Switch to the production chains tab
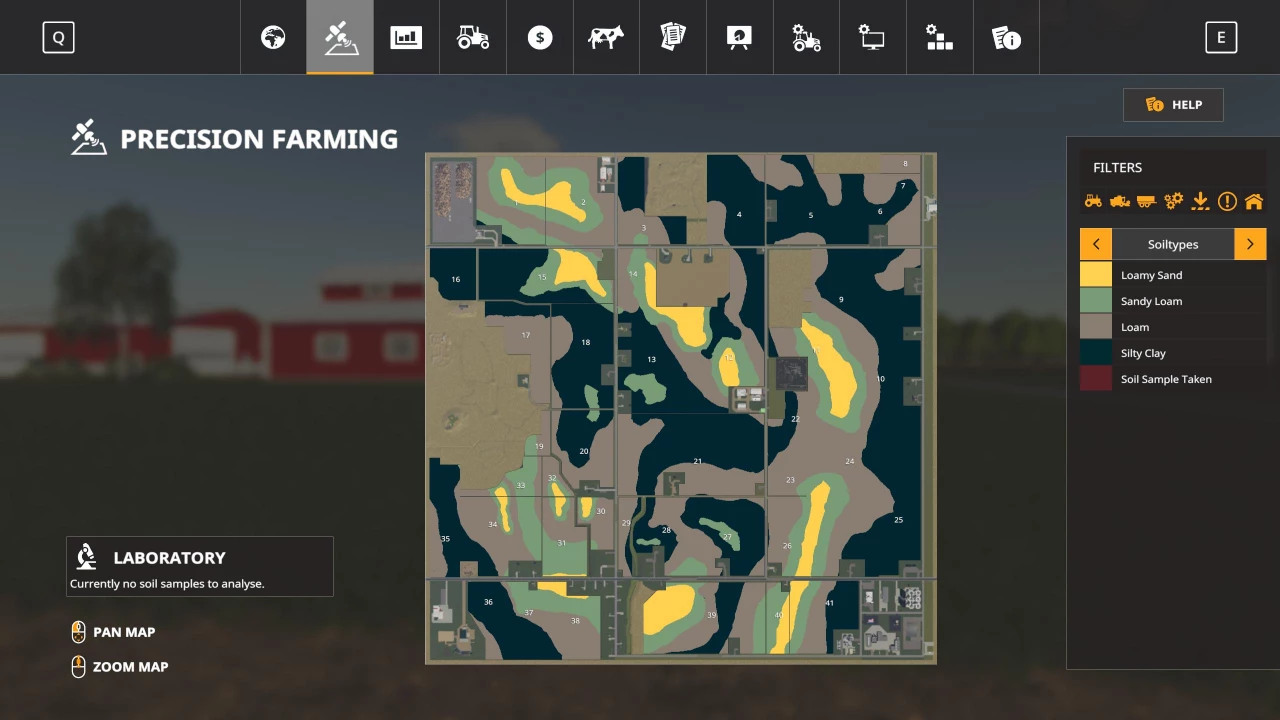Image resolution: width=1280 pixels, height=720 pixels. click(939, 37)
